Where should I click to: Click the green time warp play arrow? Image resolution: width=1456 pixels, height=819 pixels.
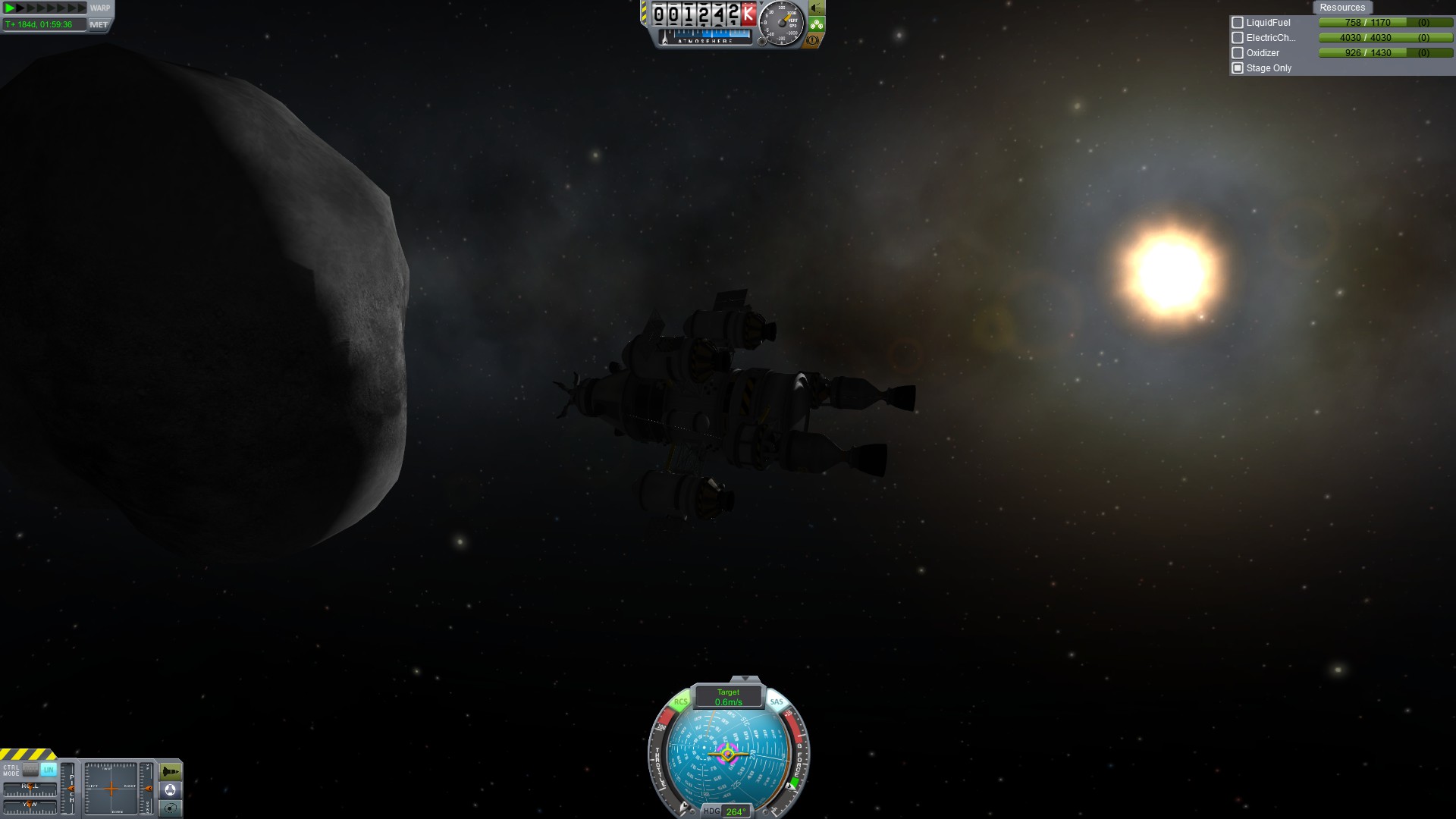tap(11, 8)
